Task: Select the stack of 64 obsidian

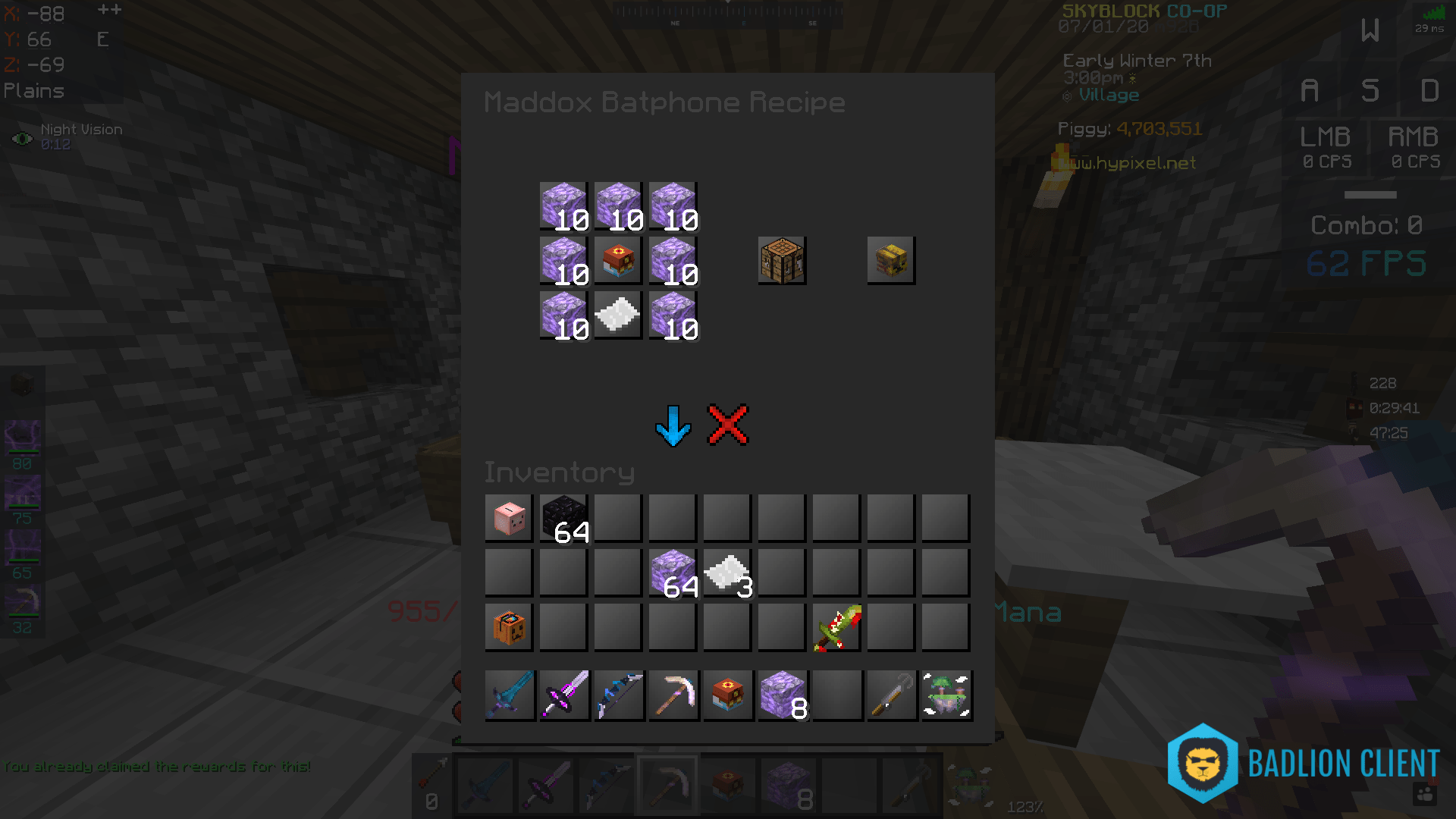Action: (x=563, y=517)
